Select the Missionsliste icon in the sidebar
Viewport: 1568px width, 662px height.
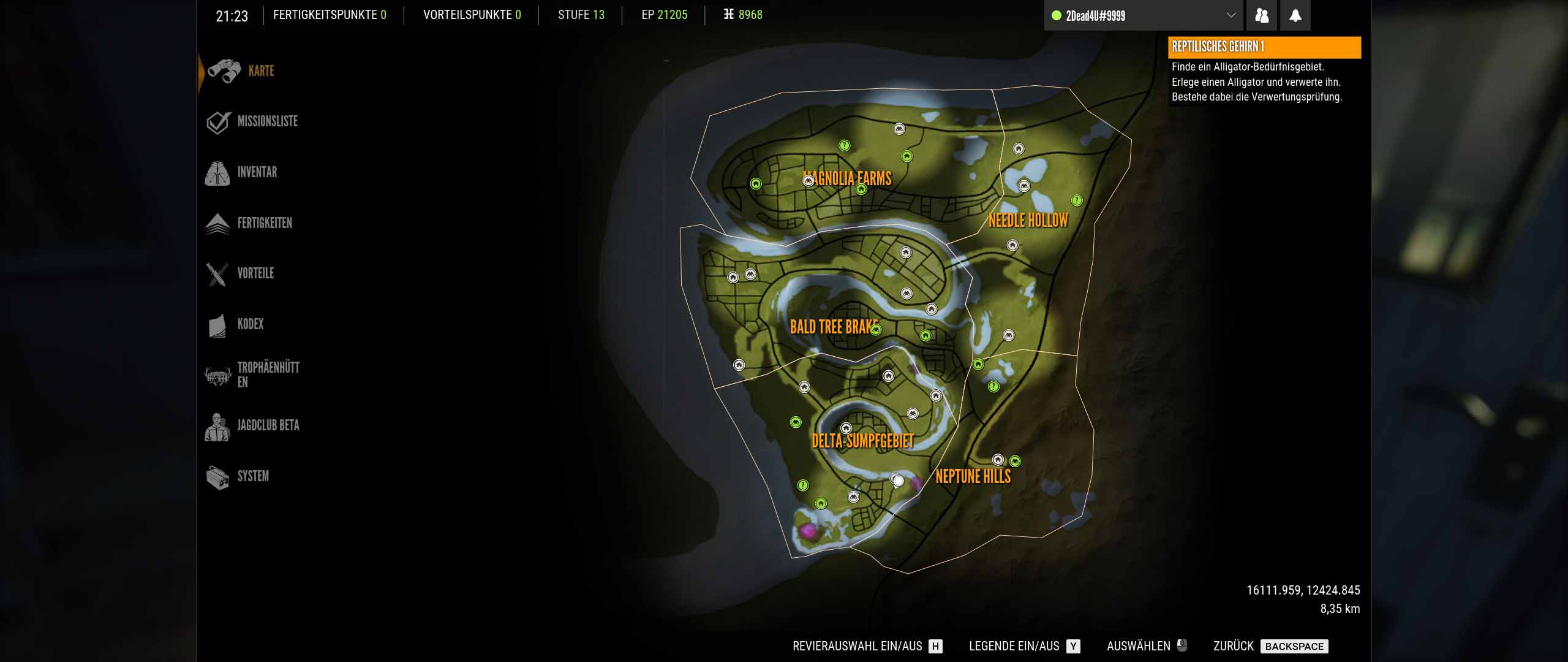click(217, 121)
